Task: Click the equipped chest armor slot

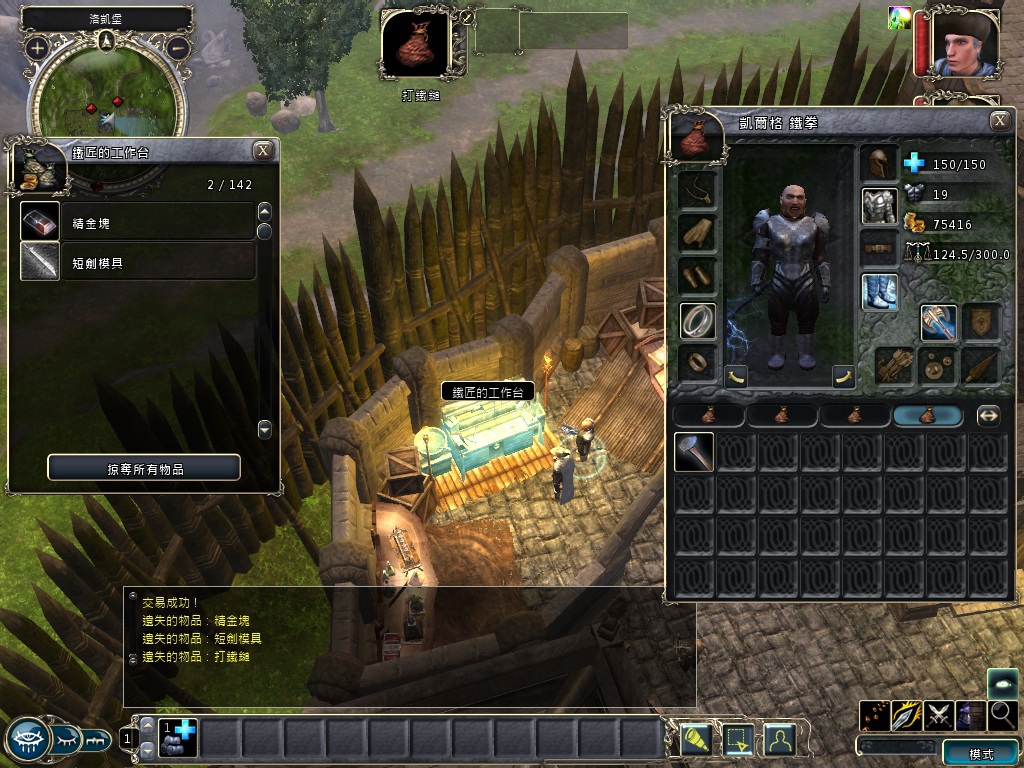Action: click(x=879, y=205)
